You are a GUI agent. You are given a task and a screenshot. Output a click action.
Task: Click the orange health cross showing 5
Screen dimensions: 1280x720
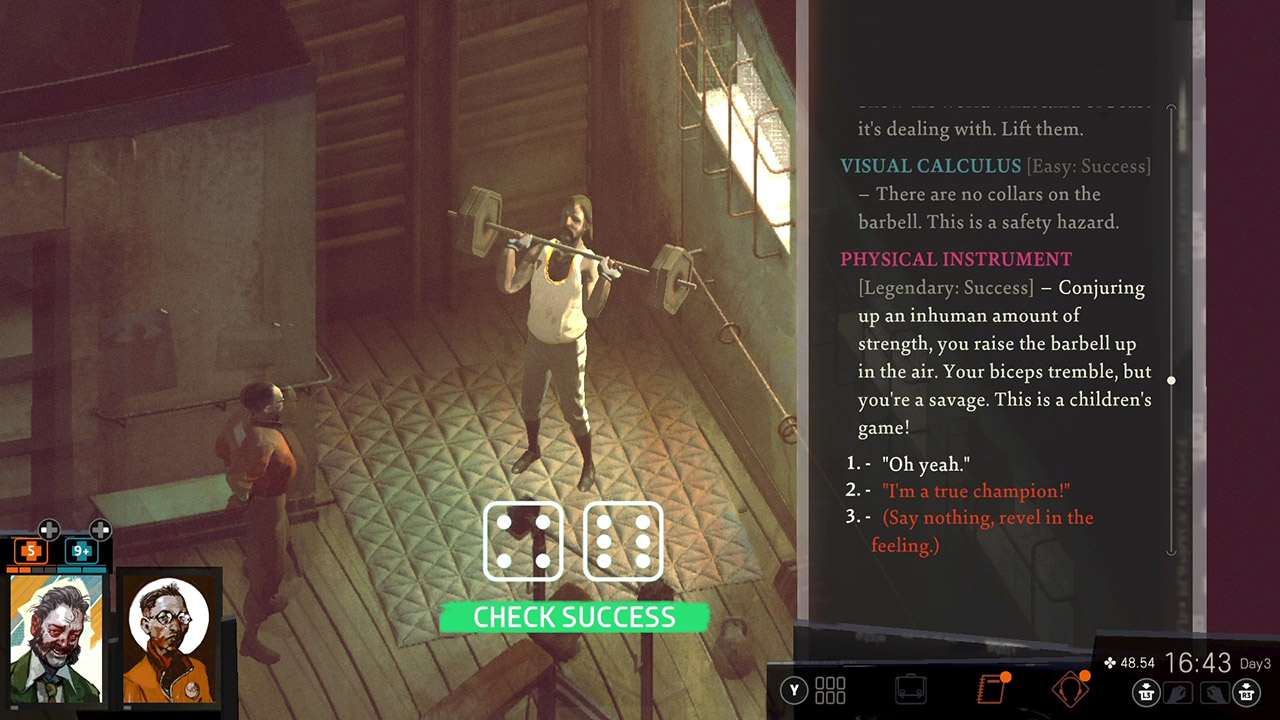pyautogui.click(x=31, y=550)
